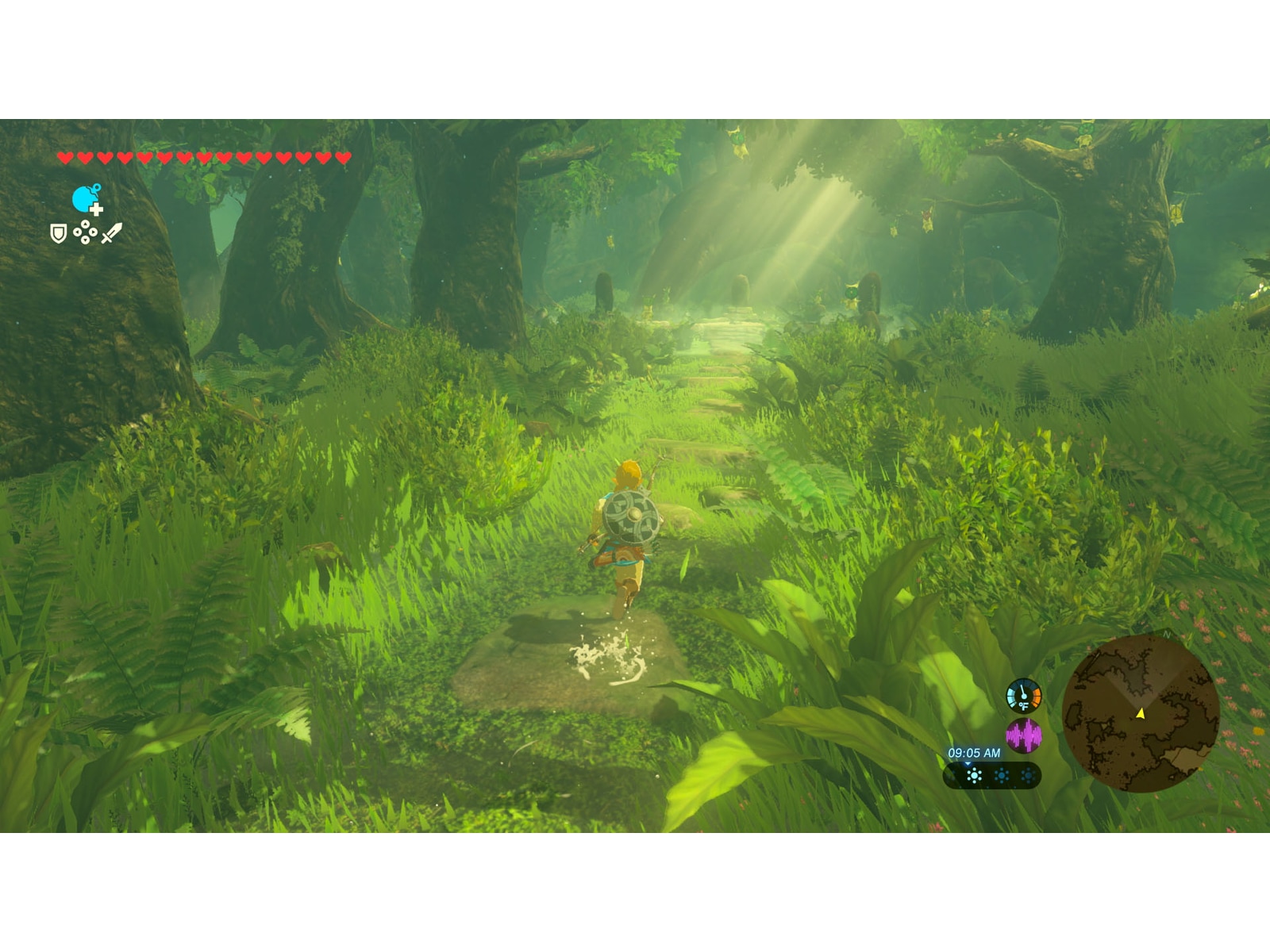Click the D-pad controls icon
1270x952 pixels.
point(85,232)
